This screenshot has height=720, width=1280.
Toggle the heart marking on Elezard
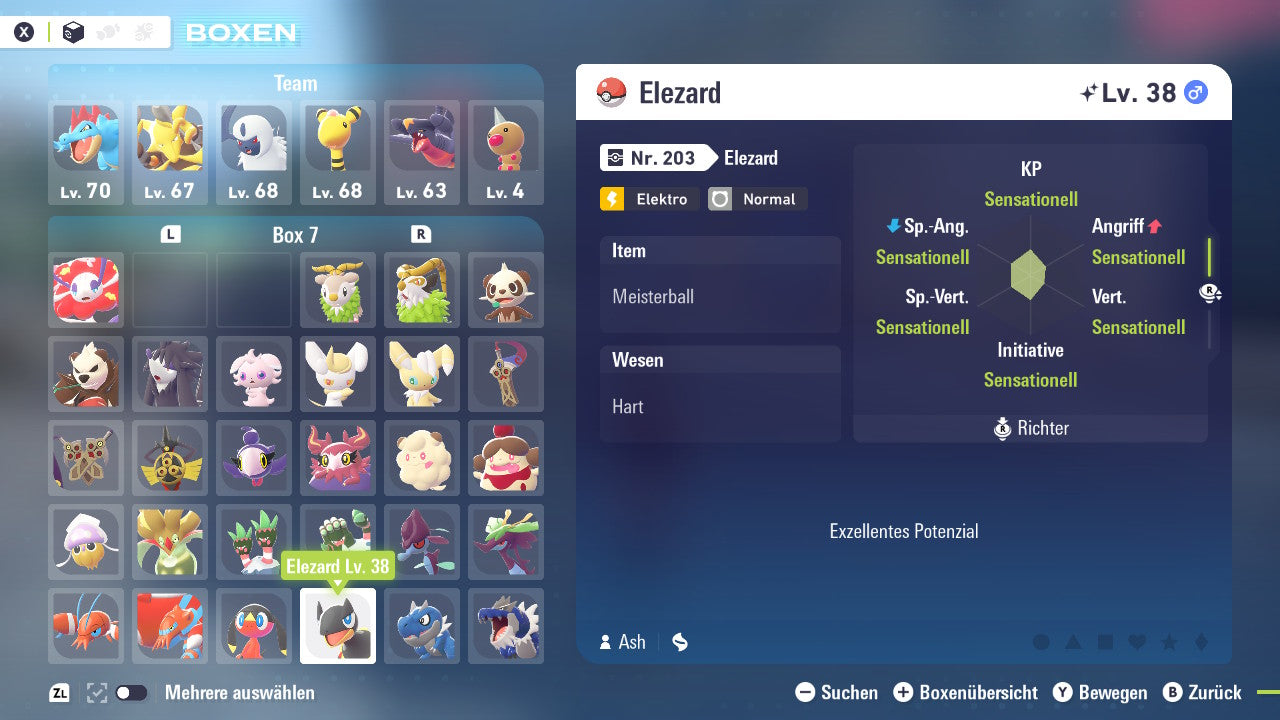1136,641
